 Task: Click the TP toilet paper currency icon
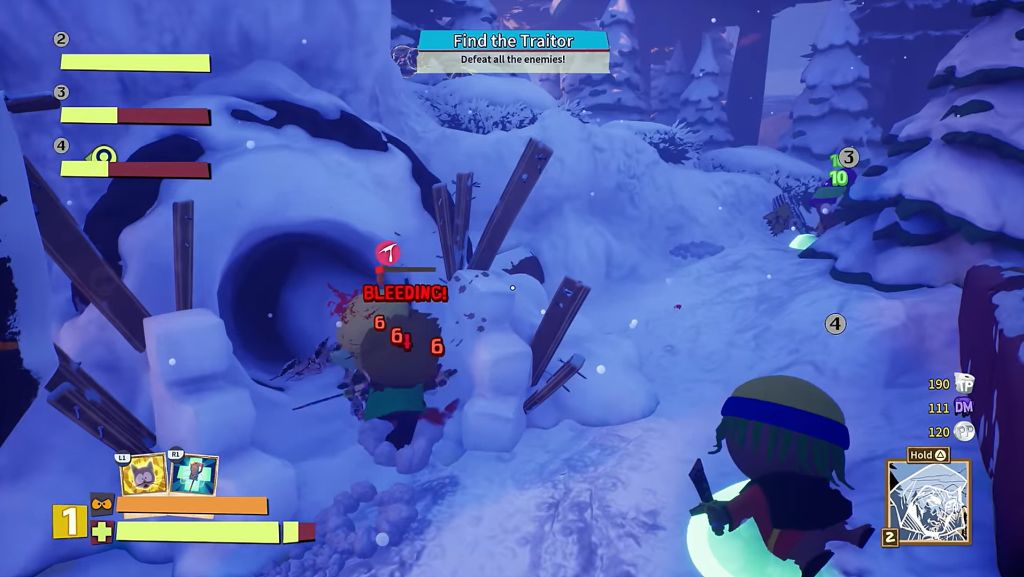964,383
